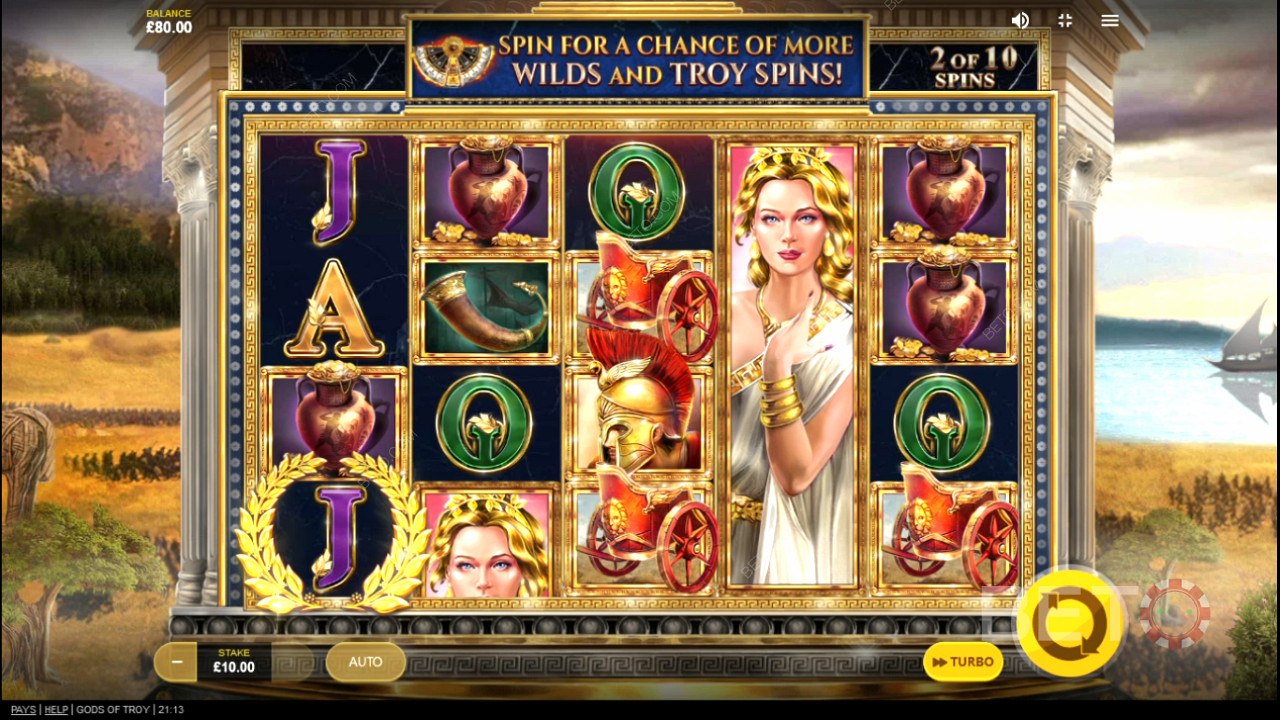Open the hamburger menu
The width and height of the screenshot is (1280, 720).
pos(1110,20)
